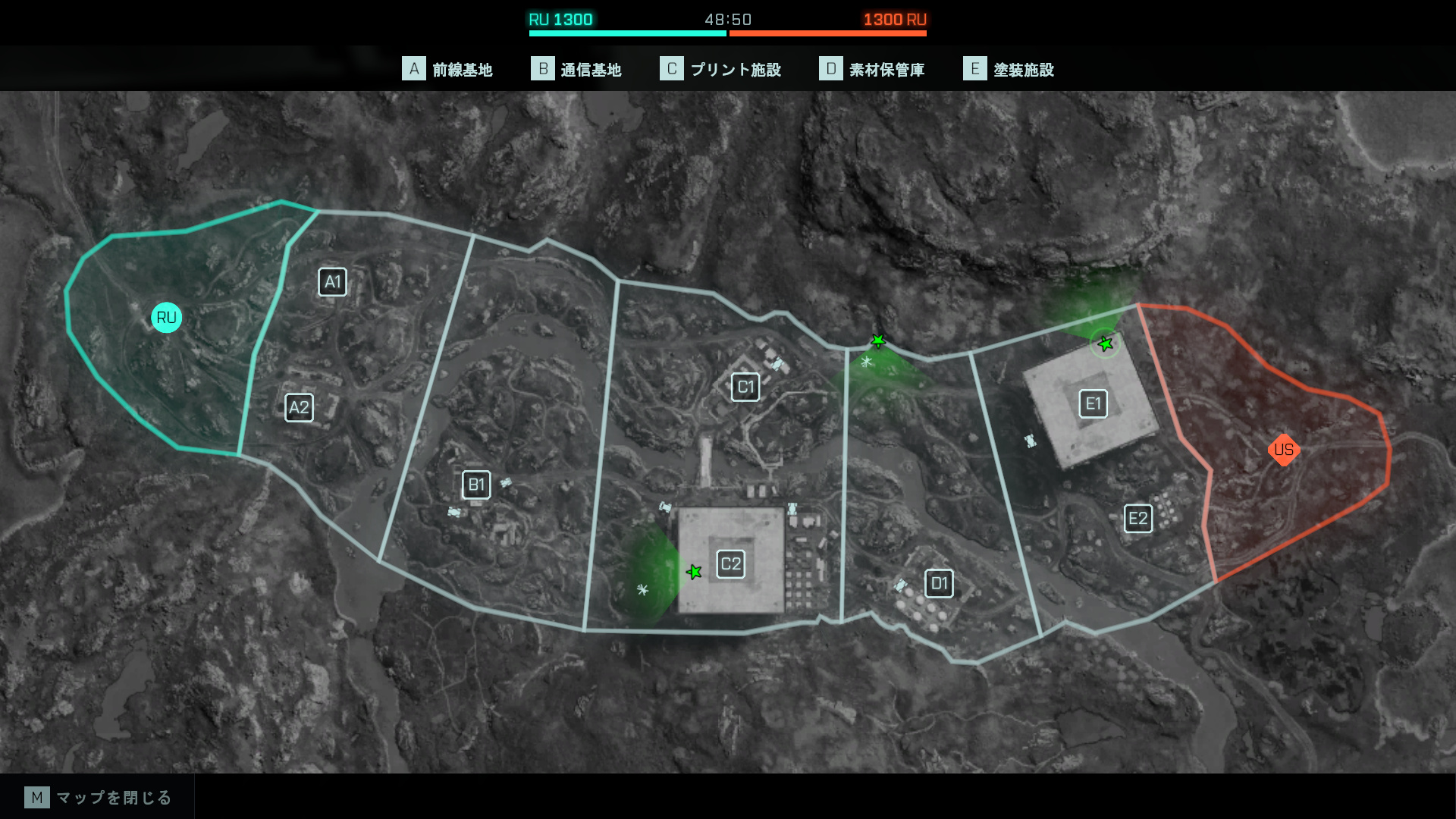The image size is (1456, 819).
Task: Choose objective marker E1
Action: [x=1093, y=403]
